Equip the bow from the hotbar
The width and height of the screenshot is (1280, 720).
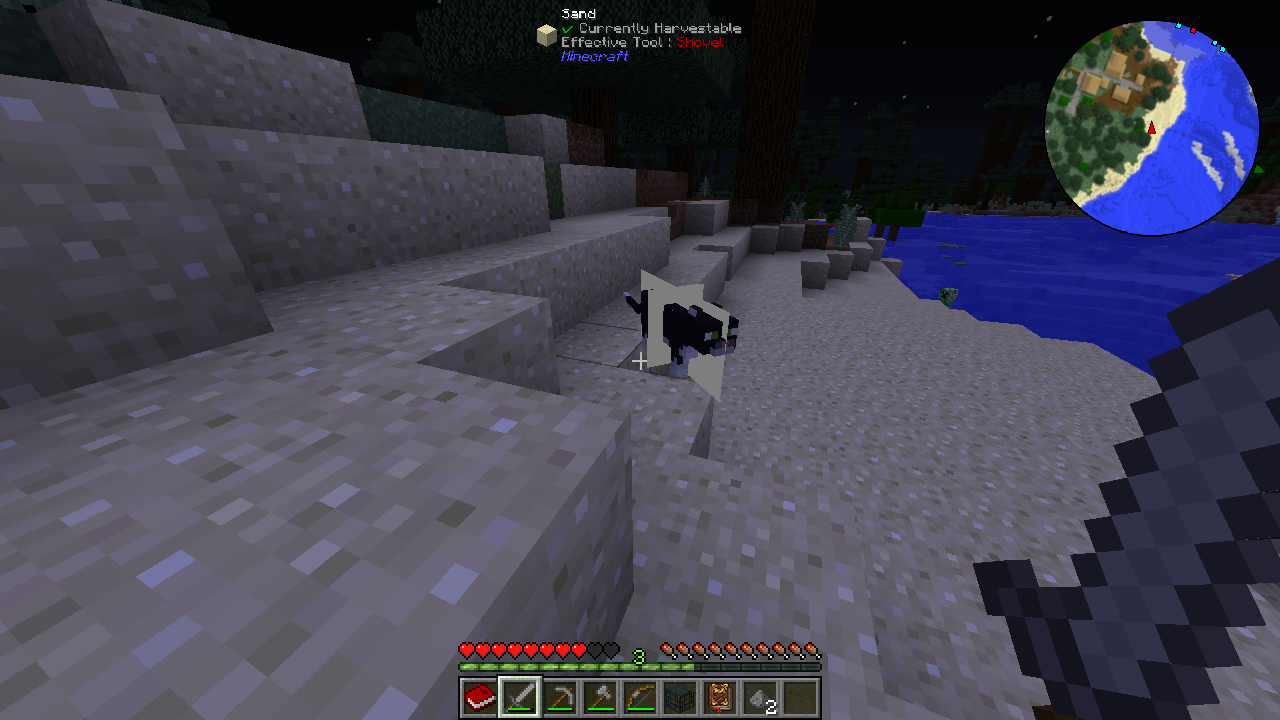[640, 697]
